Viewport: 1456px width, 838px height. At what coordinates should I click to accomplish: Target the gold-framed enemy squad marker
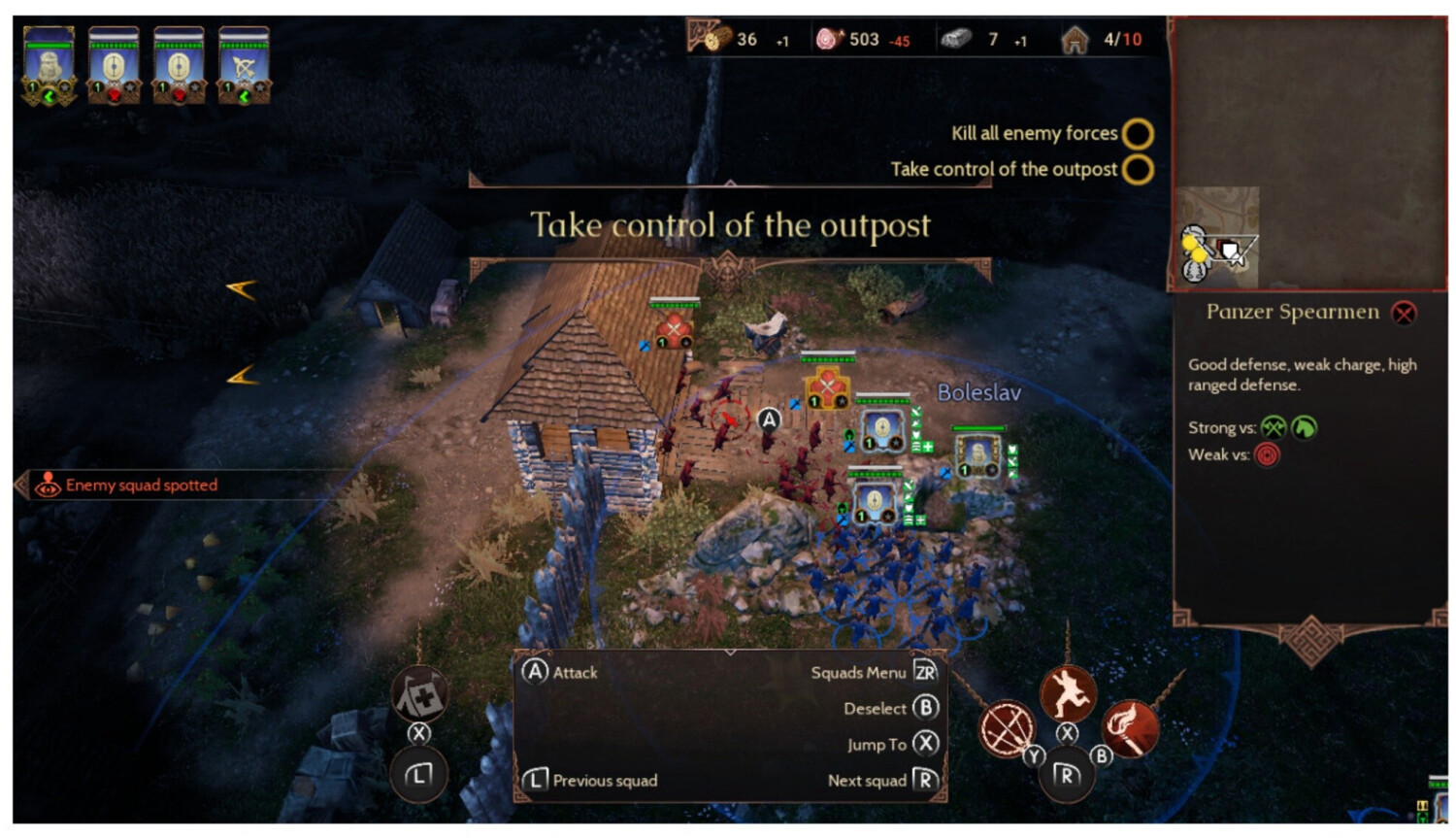point(827,388)
